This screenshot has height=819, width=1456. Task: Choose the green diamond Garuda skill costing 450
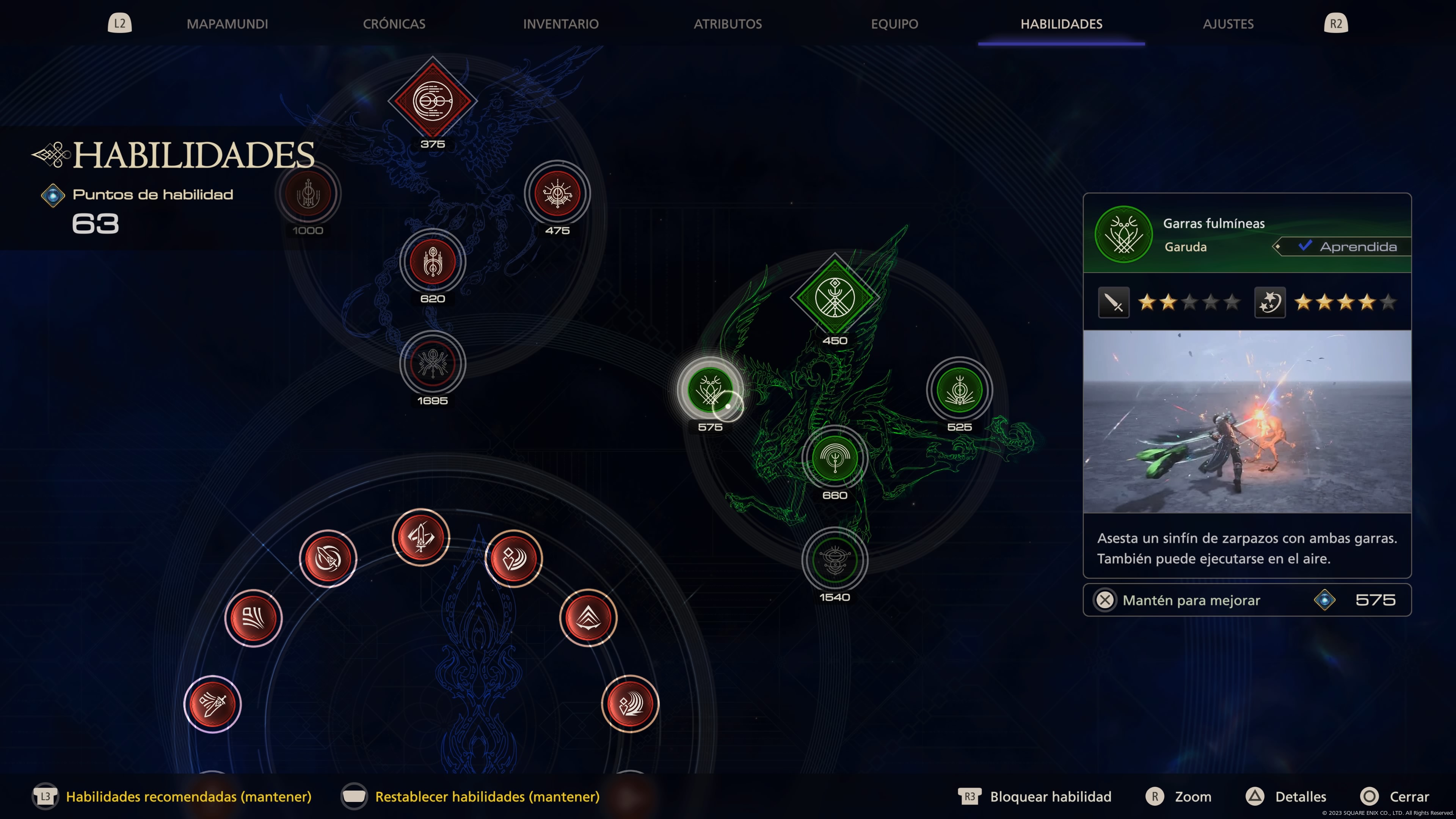click(834, 297)
